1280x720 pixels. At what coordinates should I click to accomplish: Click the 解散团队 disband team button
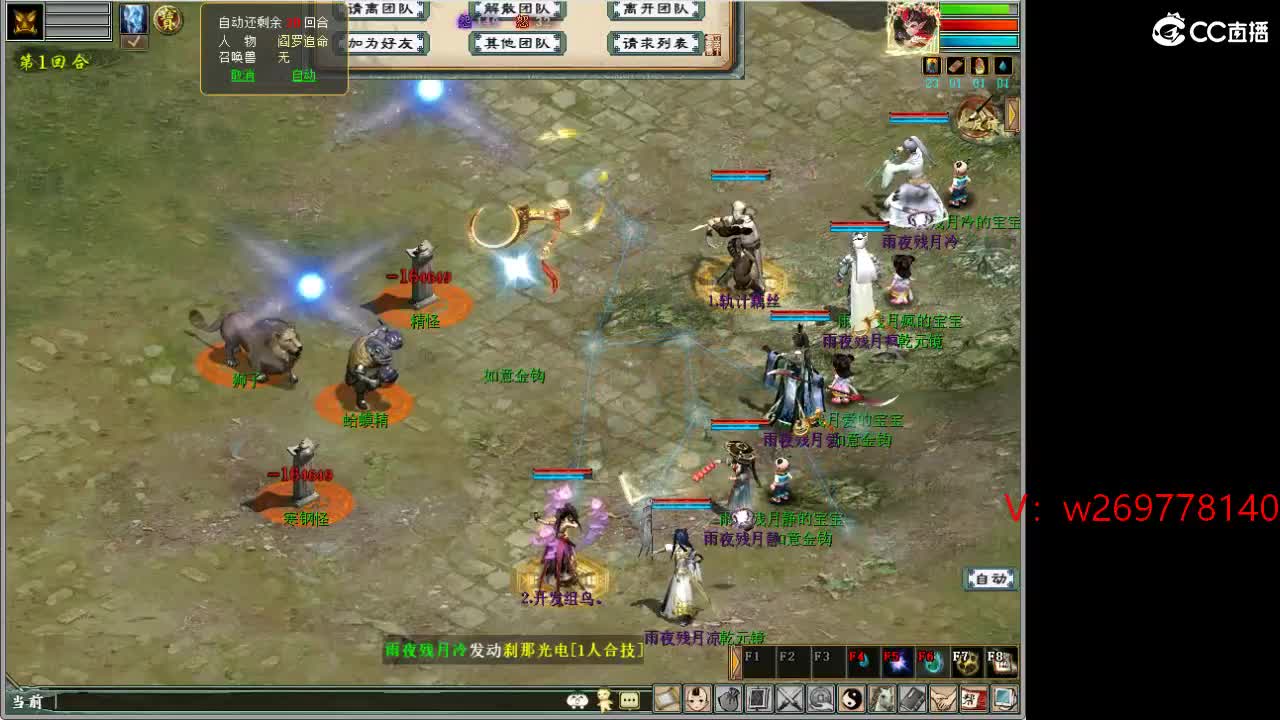[515, 8]
